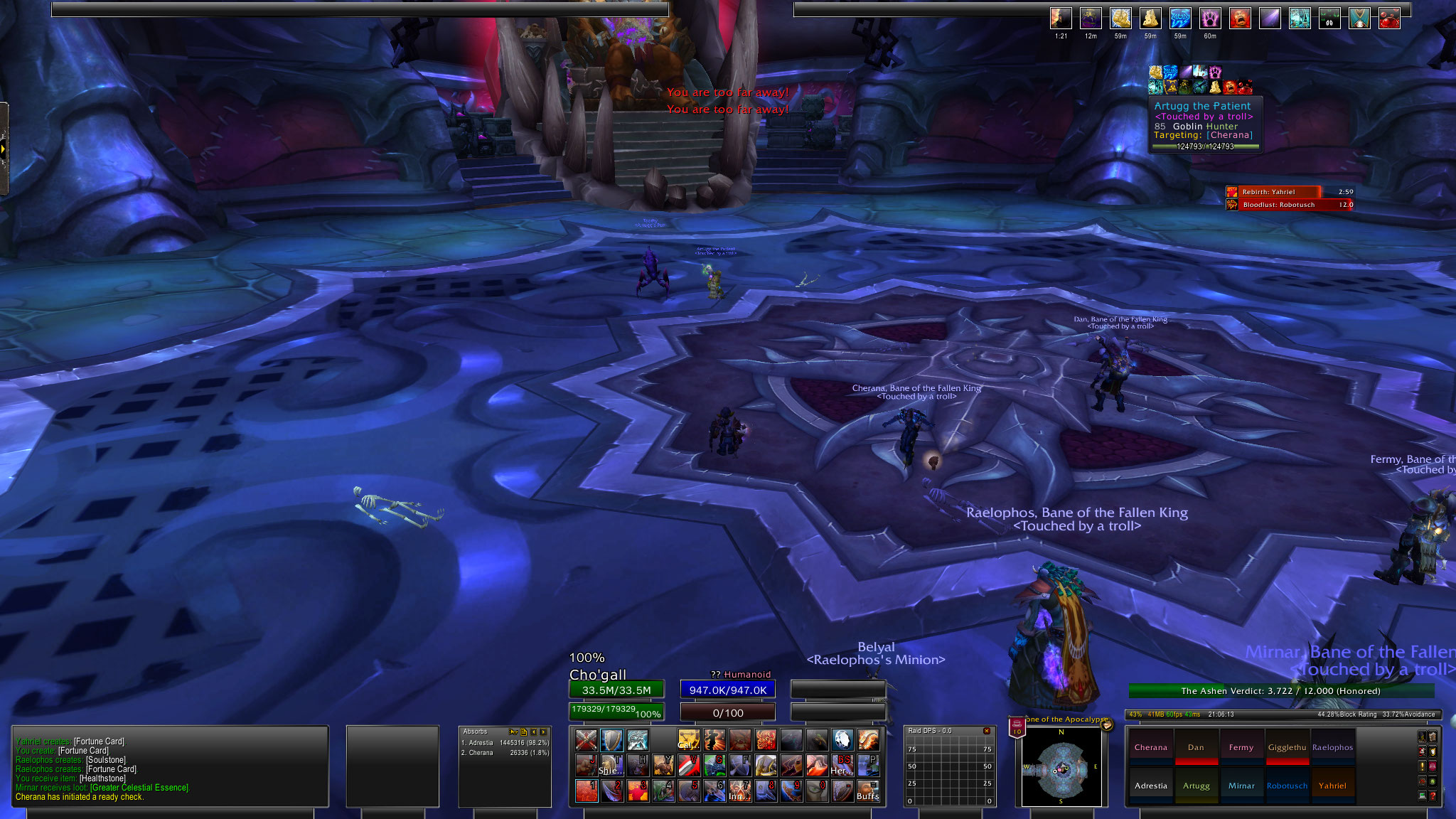Open the red question mark micro button

coord(1433,796)
